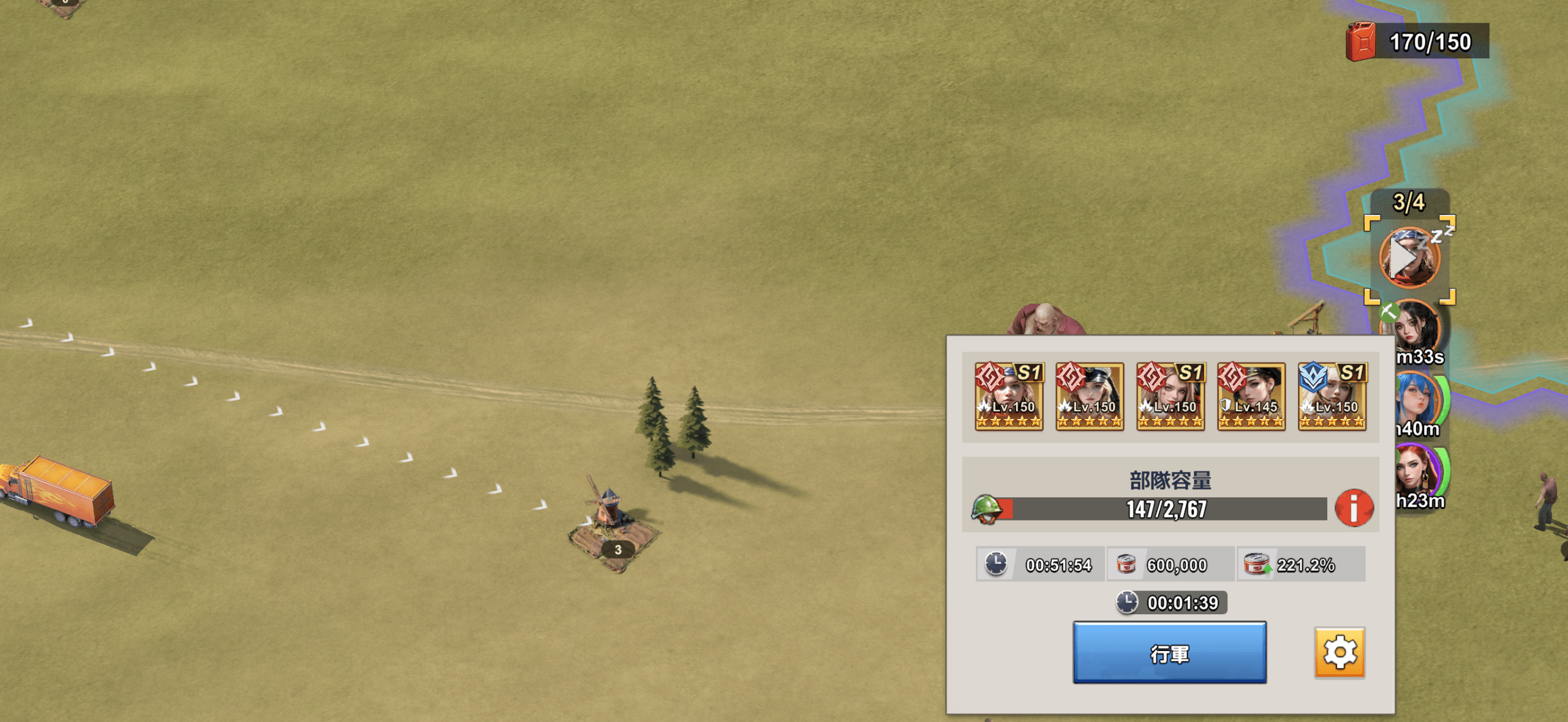Tap the 3/4 squad count label

point(1409,202)
